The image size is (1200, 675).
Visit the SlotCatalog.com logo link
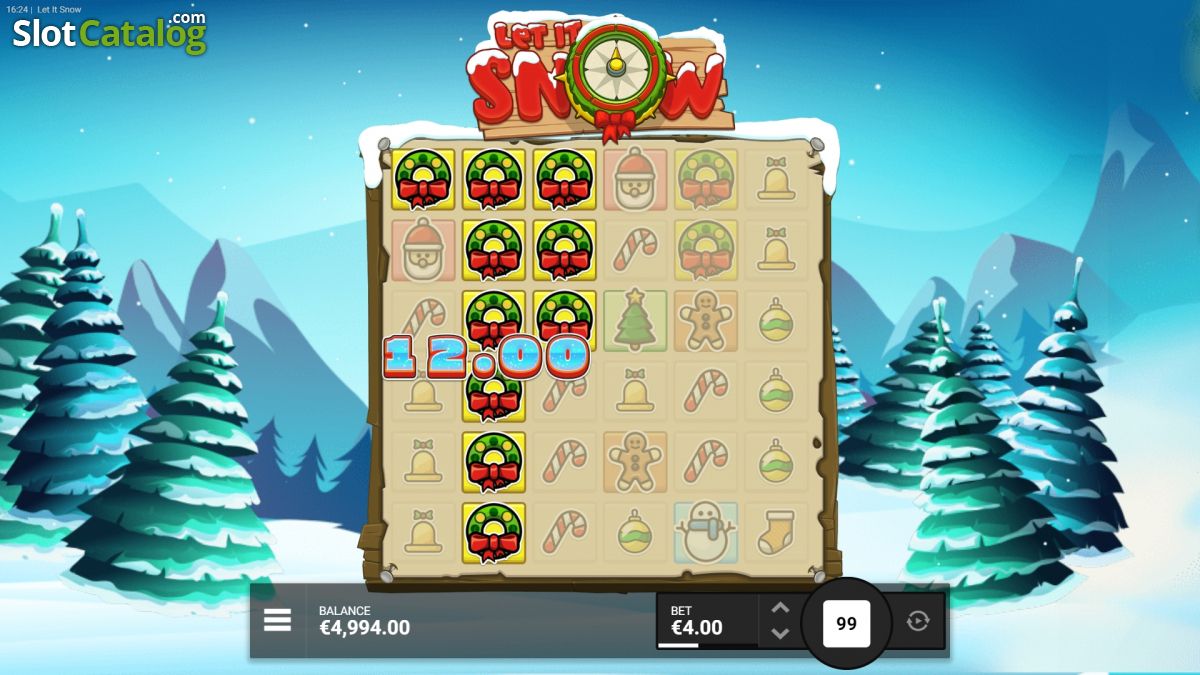[109, 33]
